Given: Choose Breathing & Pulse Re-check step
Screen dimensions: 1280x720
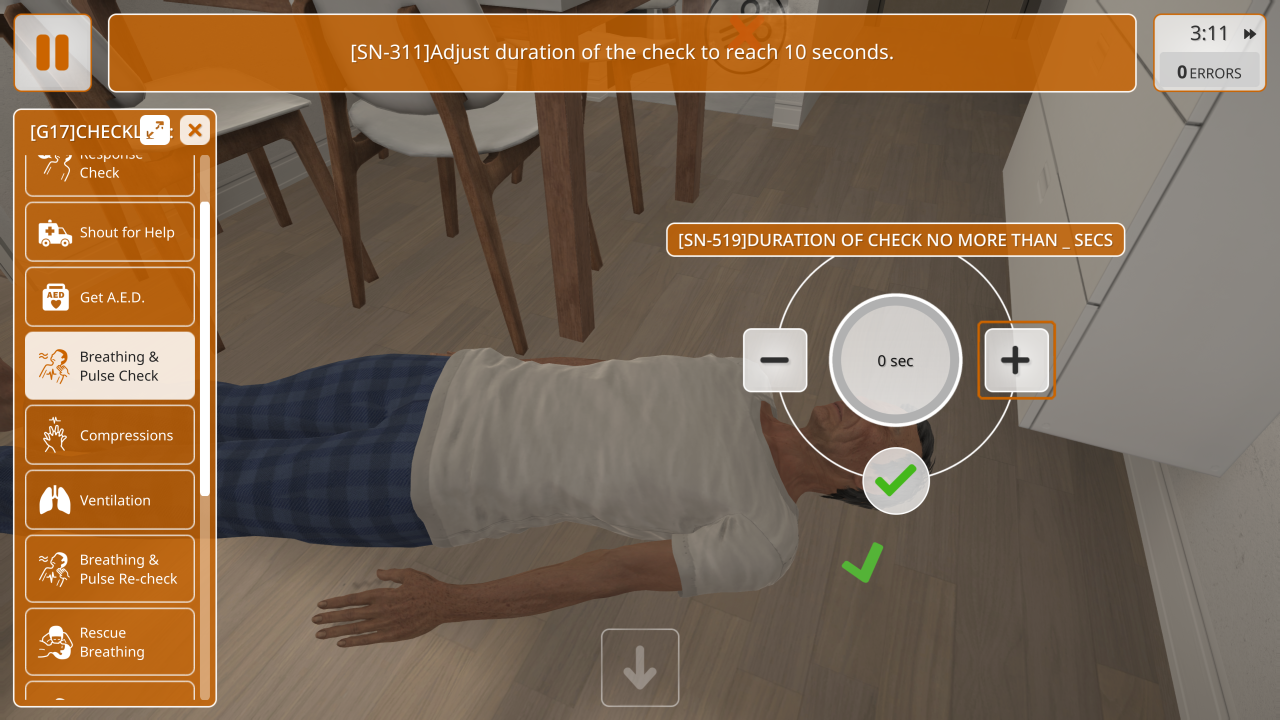Looking at the screenshot, I should pyautogui.click(x=110, y=569).
